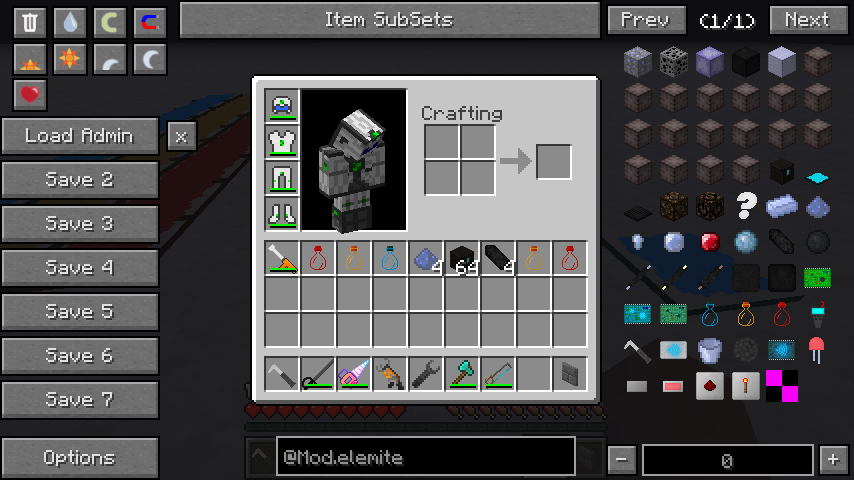854x480 pixels.
Task: Pick the white question mark item from the item list
Action: tap(746, 206)
